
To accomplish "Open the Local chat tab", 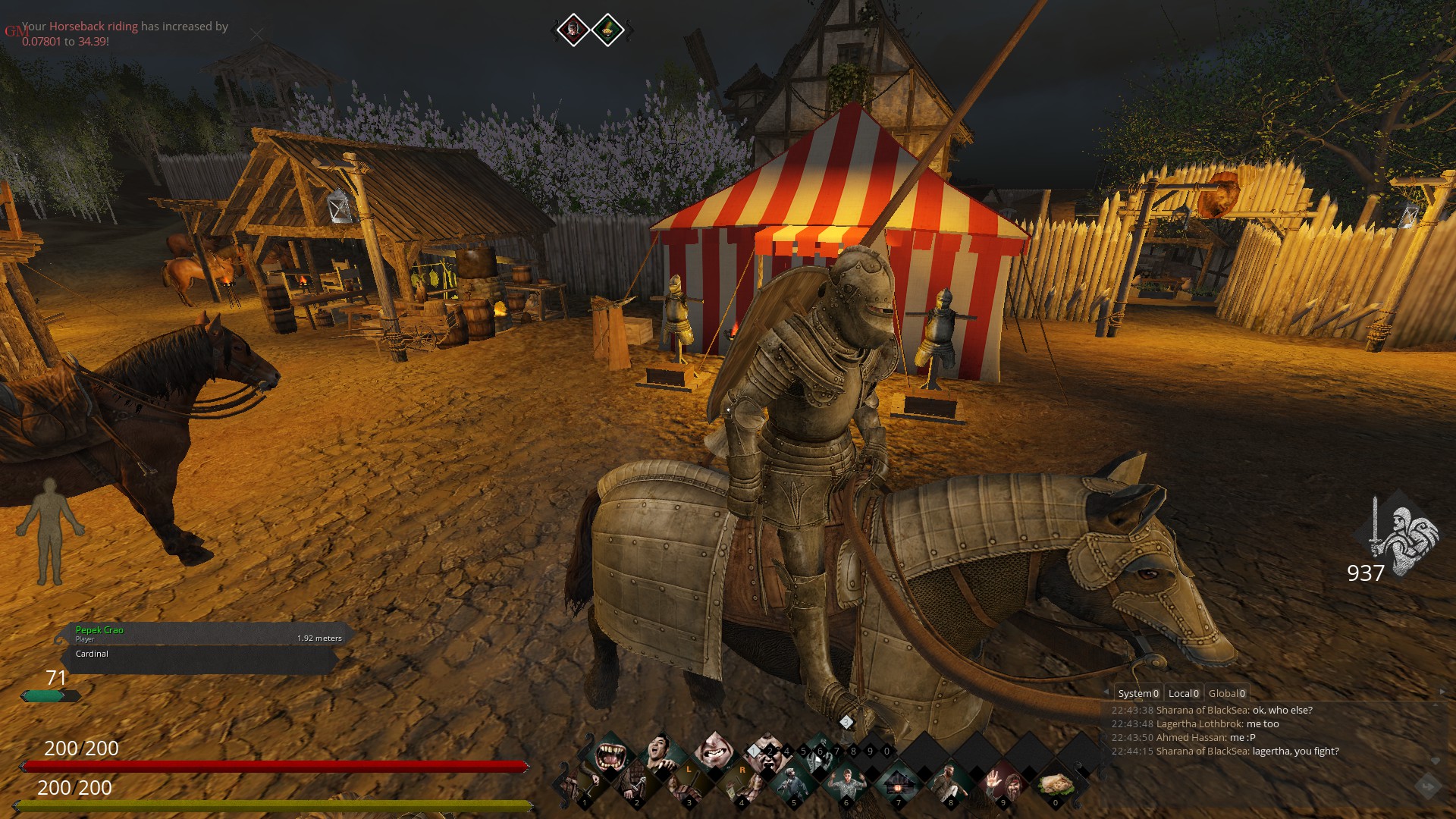I will [x=1183, y=693].
